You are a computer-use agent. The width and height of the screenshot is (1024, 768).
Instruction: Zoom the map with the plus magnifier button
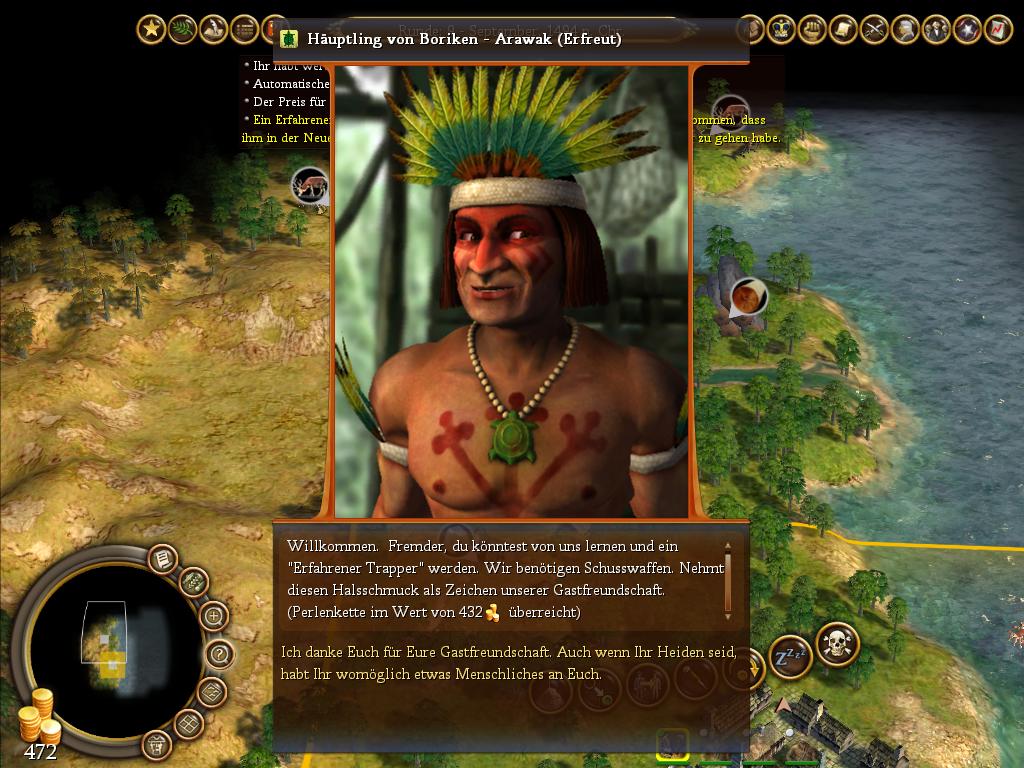coord(213,616)
